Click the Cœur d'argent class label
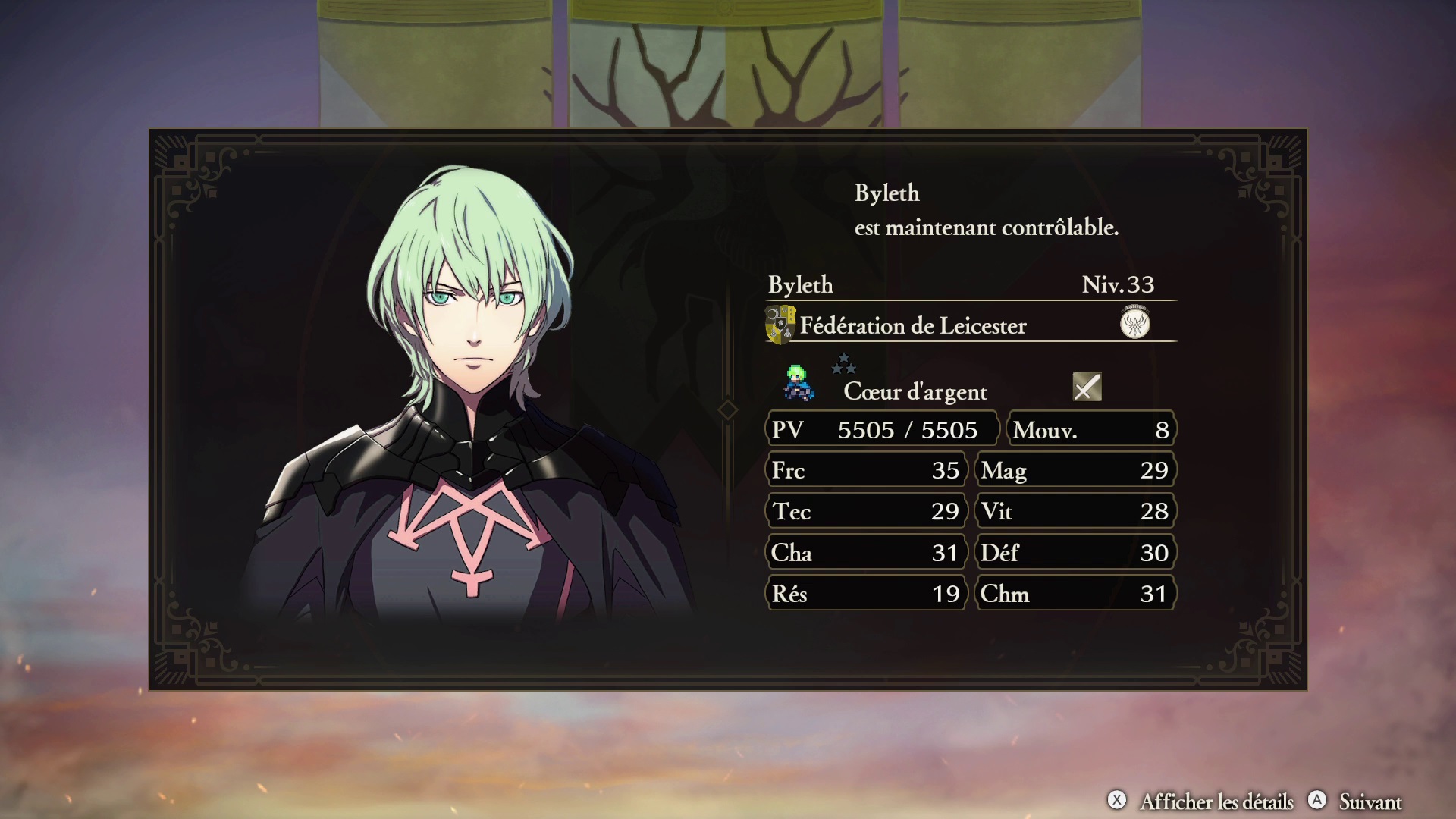Image resolution: width=1456 pixels, height=819 pixels. (x=914, y=392)
